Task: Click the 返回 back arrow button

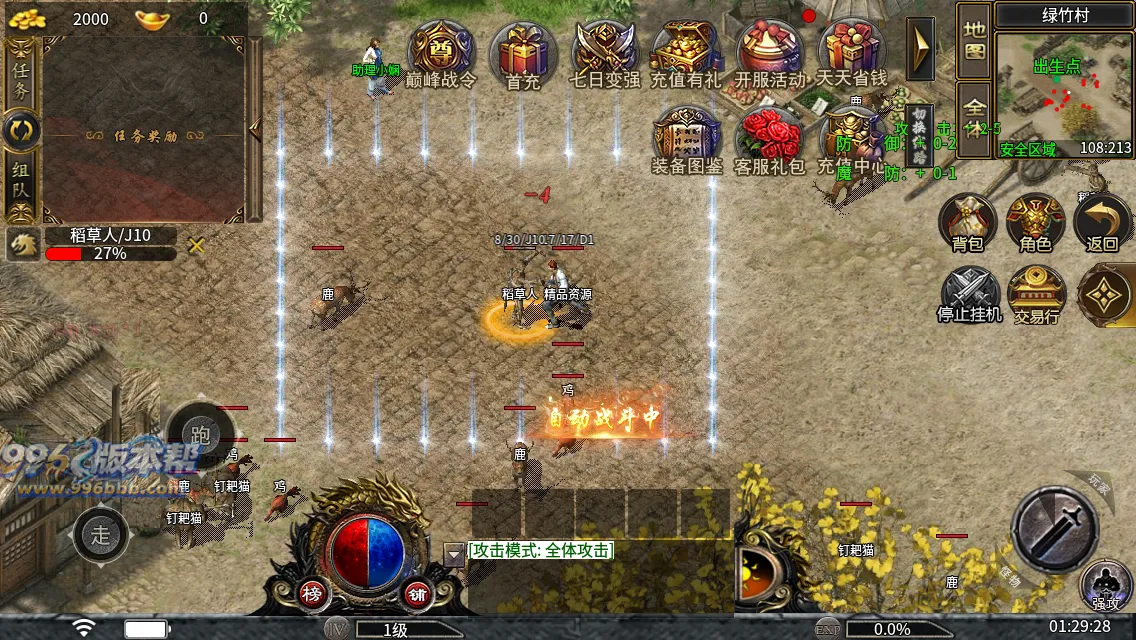Action: [1102, 223]
